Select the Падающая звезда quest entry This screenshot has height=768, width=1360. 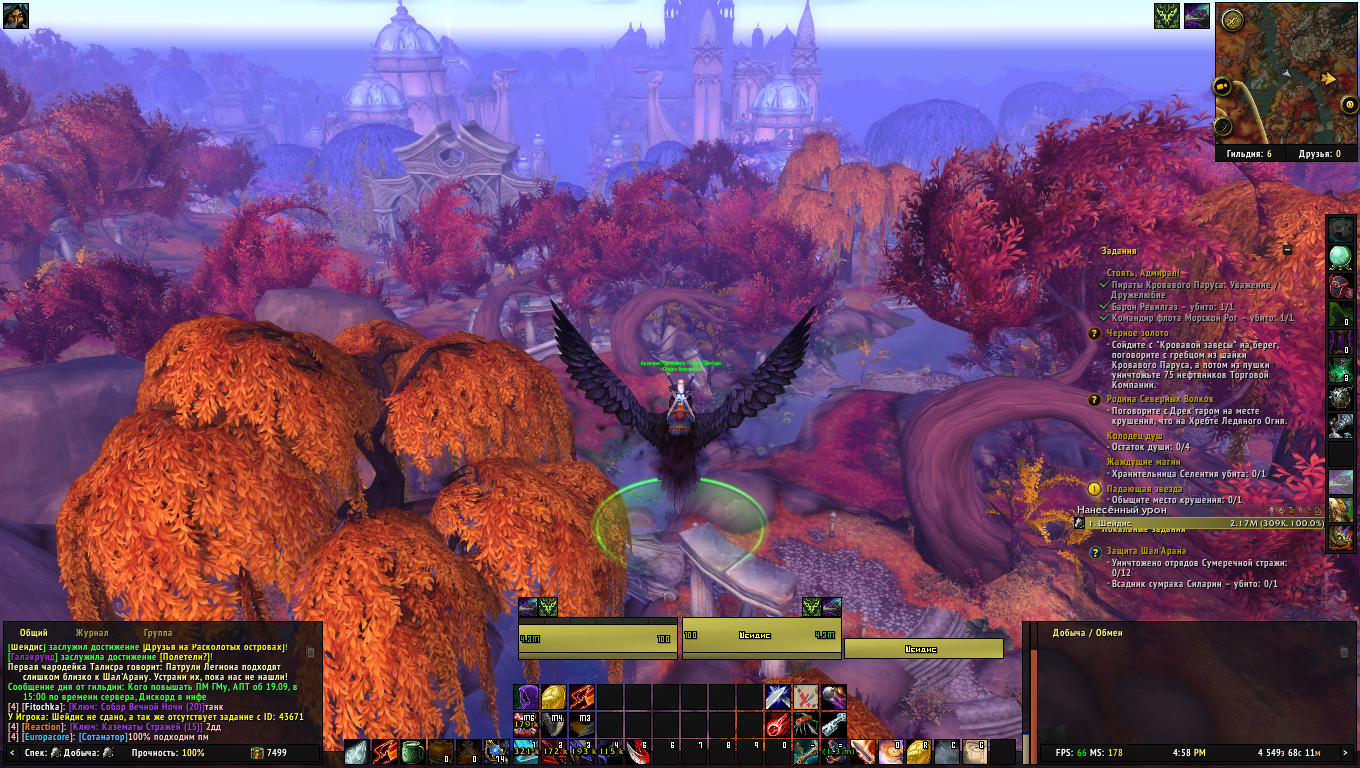1136,489
